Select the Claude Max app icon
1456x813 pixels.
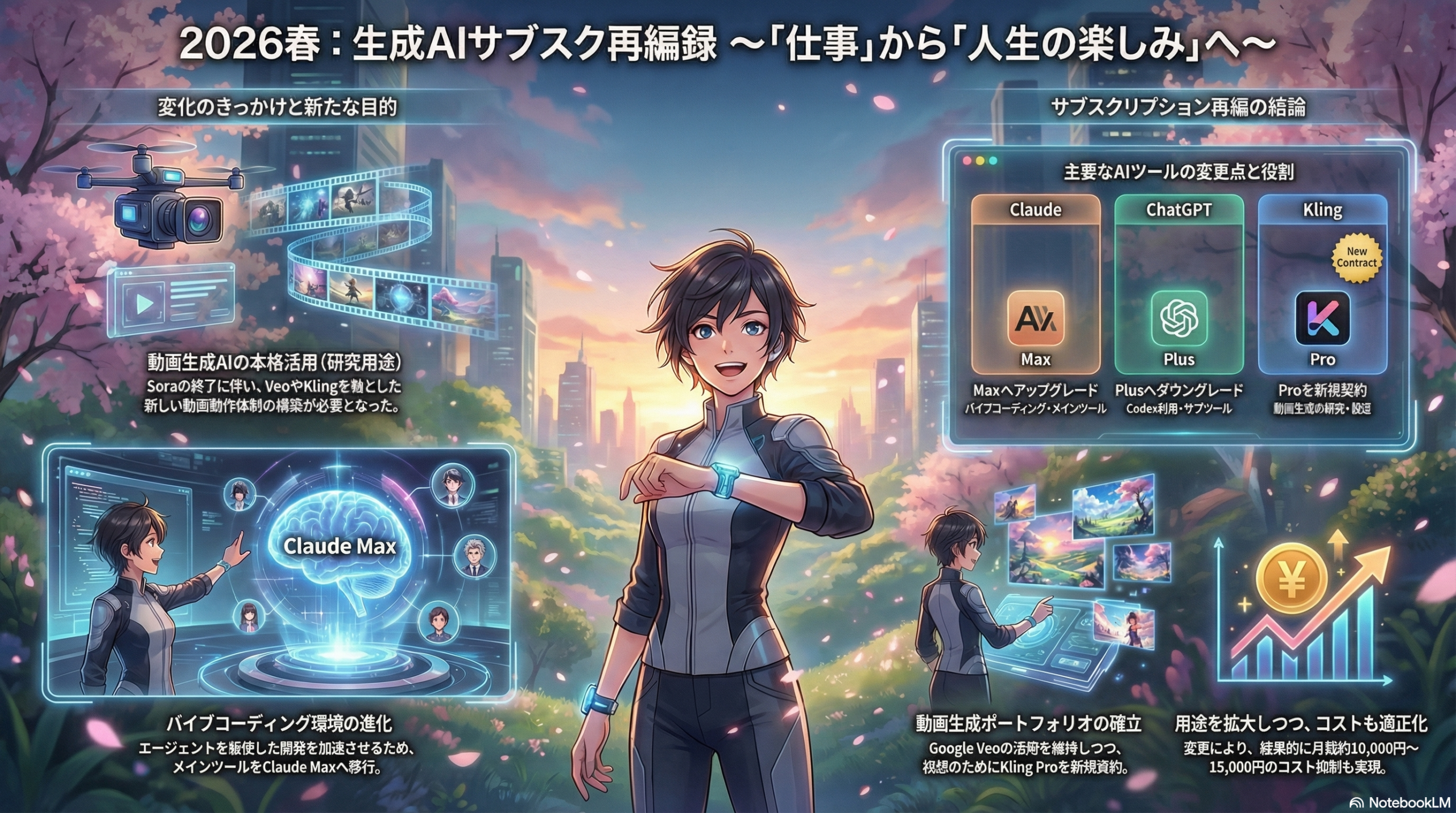click(x=1035, y=319)
